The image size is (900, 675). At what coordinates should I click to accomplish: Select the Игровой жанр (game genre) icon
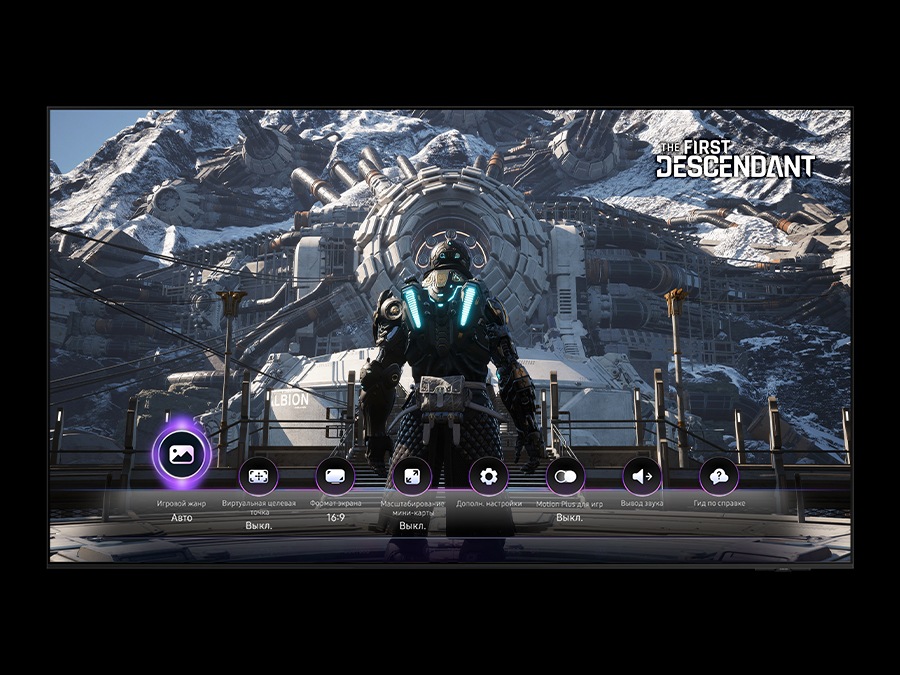tap(181, 454)
